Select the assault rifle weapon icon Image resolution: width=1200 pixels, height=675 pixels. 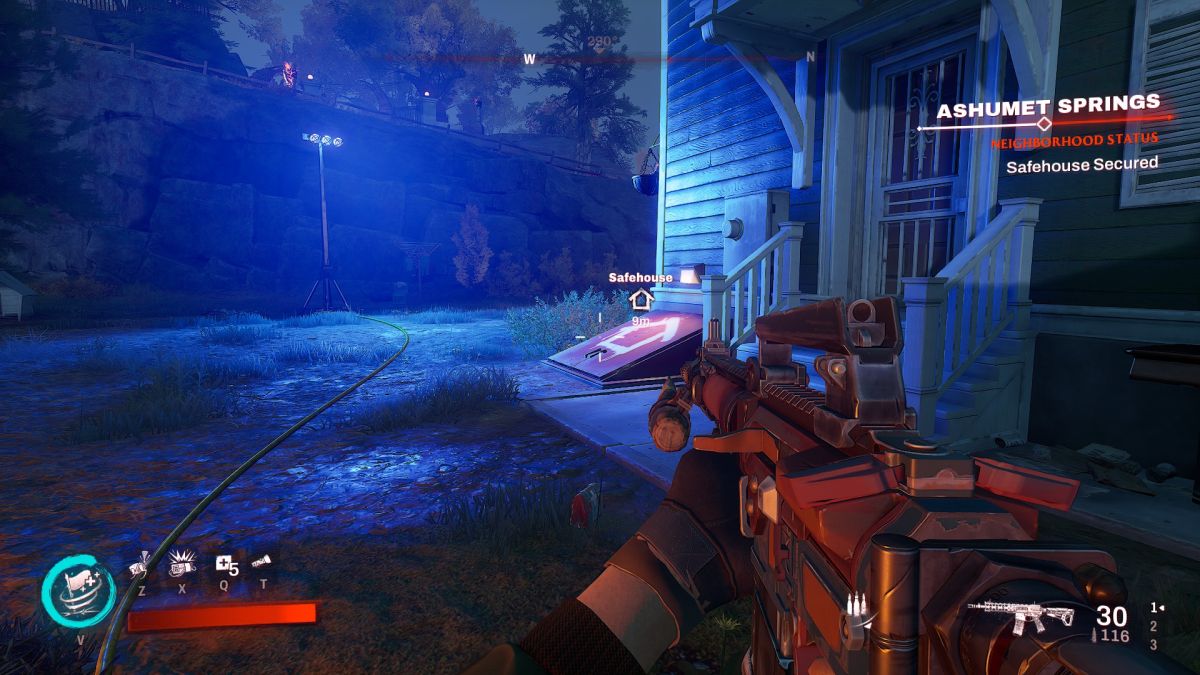tap(1022, 615)
